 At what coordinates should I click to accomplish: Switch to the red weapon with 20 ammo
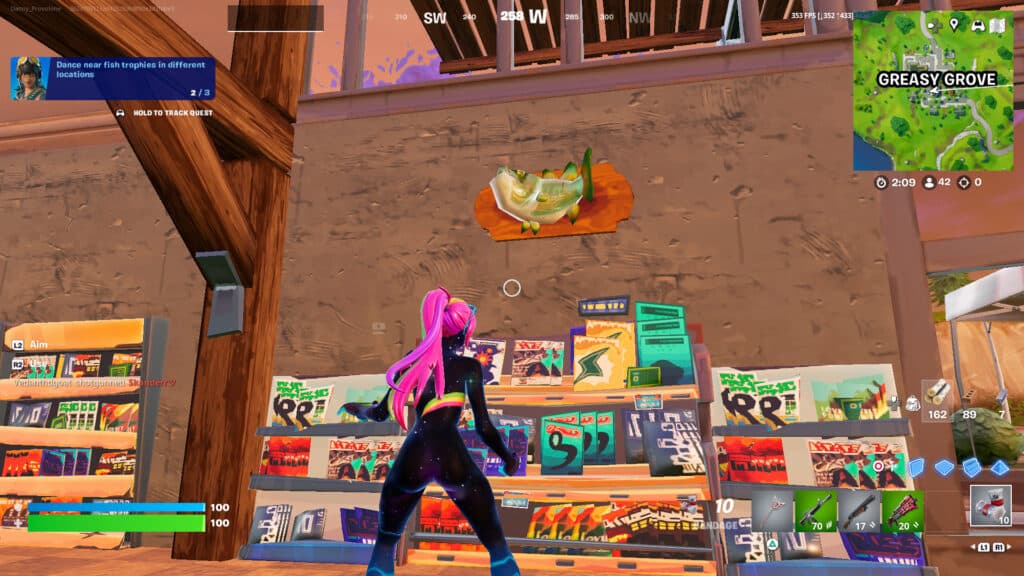click(x=903, y=510)
